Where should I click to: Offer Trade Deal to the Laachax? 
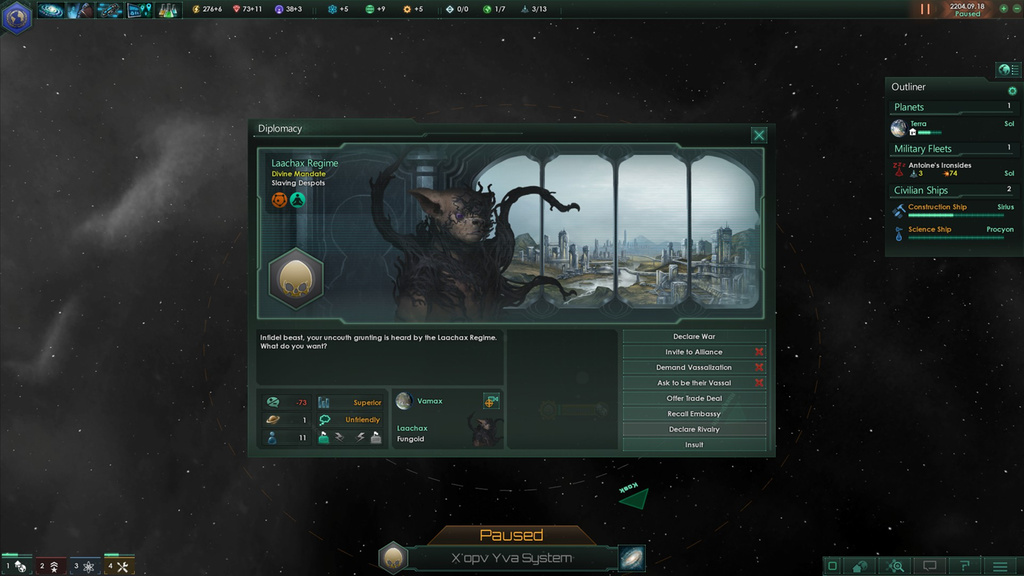694,399
